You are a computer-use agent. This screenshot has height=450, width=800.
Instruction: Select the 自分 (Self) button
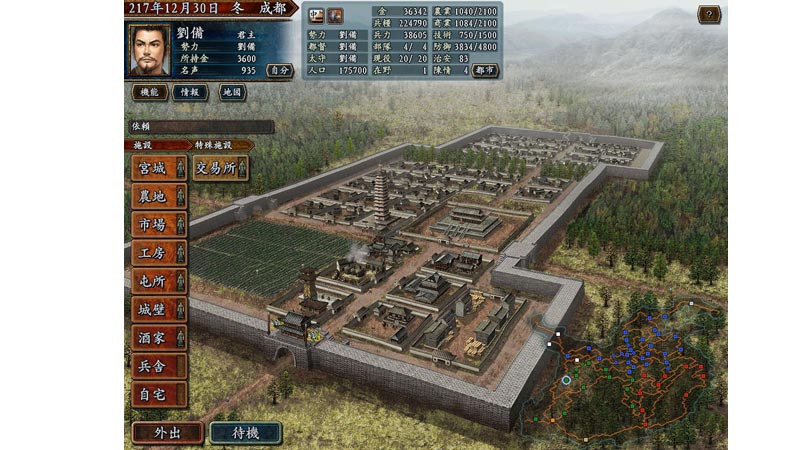281,71
